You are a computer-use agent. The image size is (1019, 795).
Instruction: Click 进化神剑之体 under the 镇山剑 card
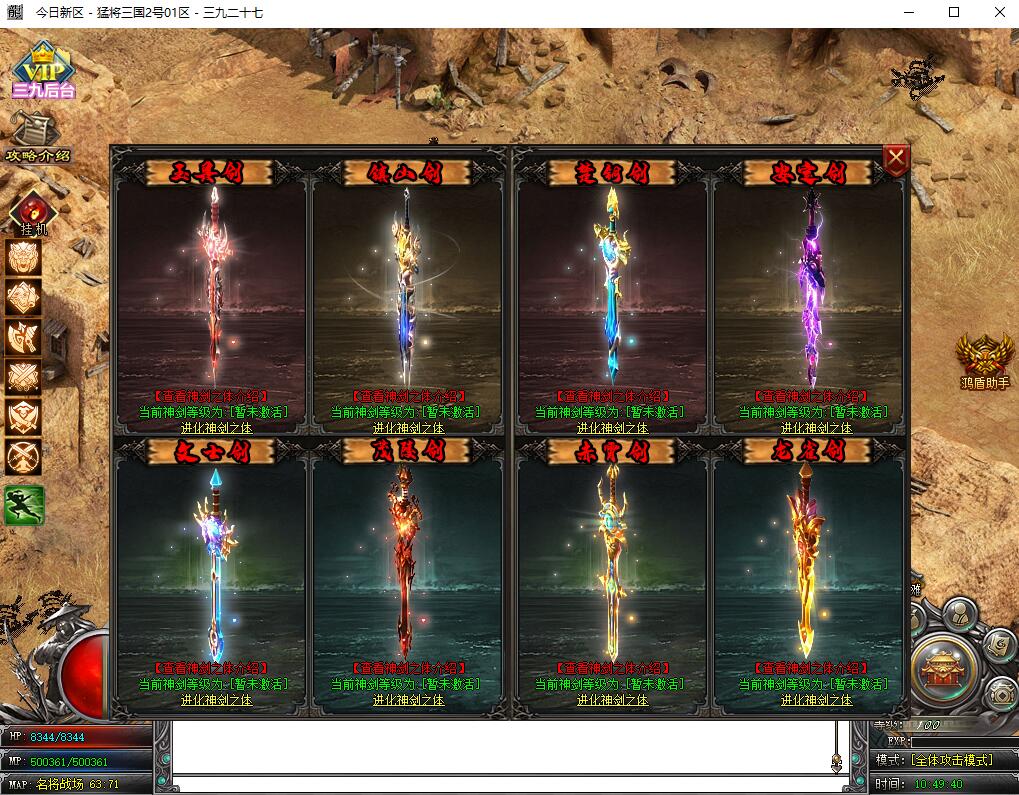click(408, 427)
